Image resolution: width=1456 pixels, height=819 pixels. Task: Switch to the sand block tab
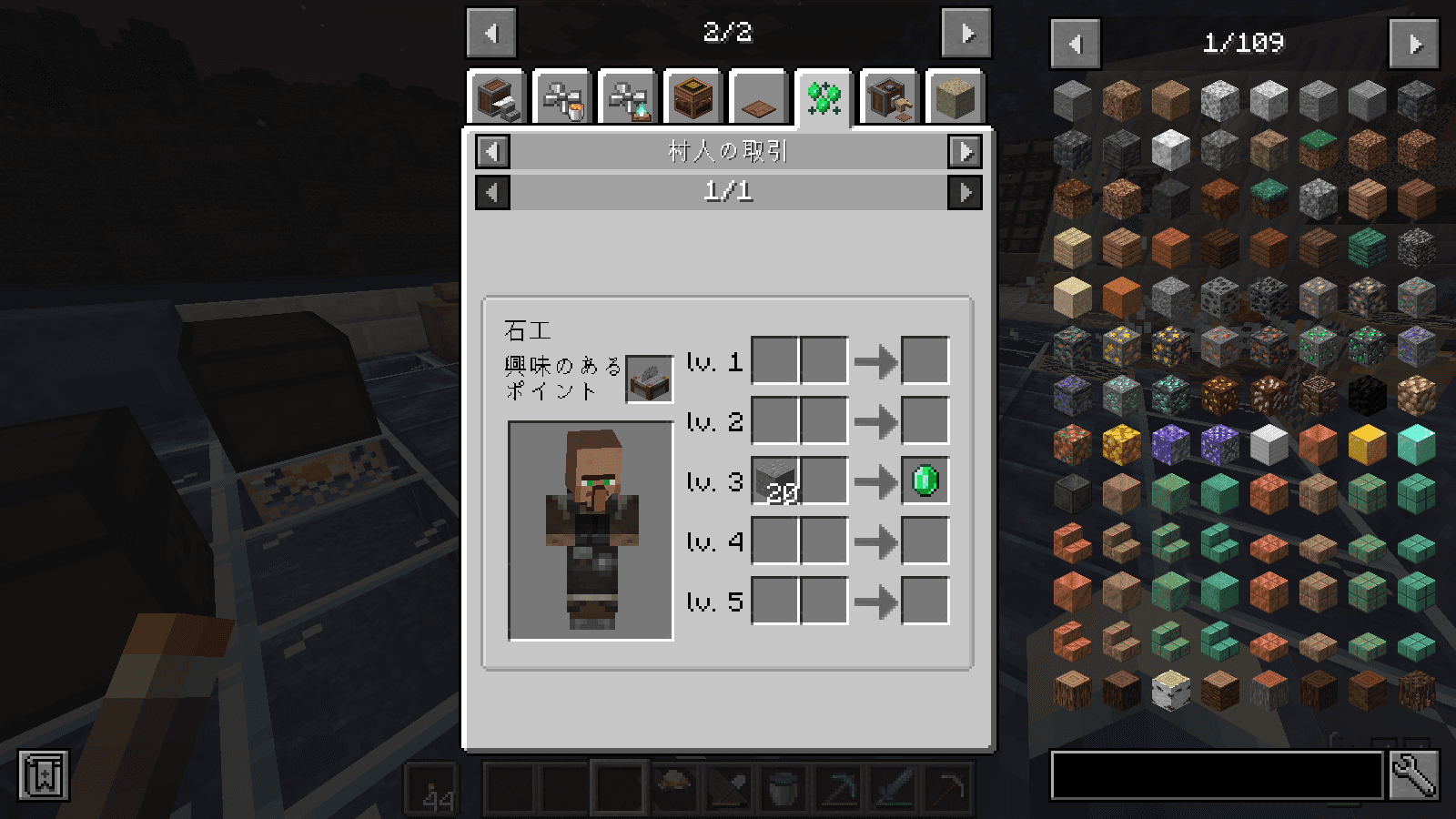[955, 97]
